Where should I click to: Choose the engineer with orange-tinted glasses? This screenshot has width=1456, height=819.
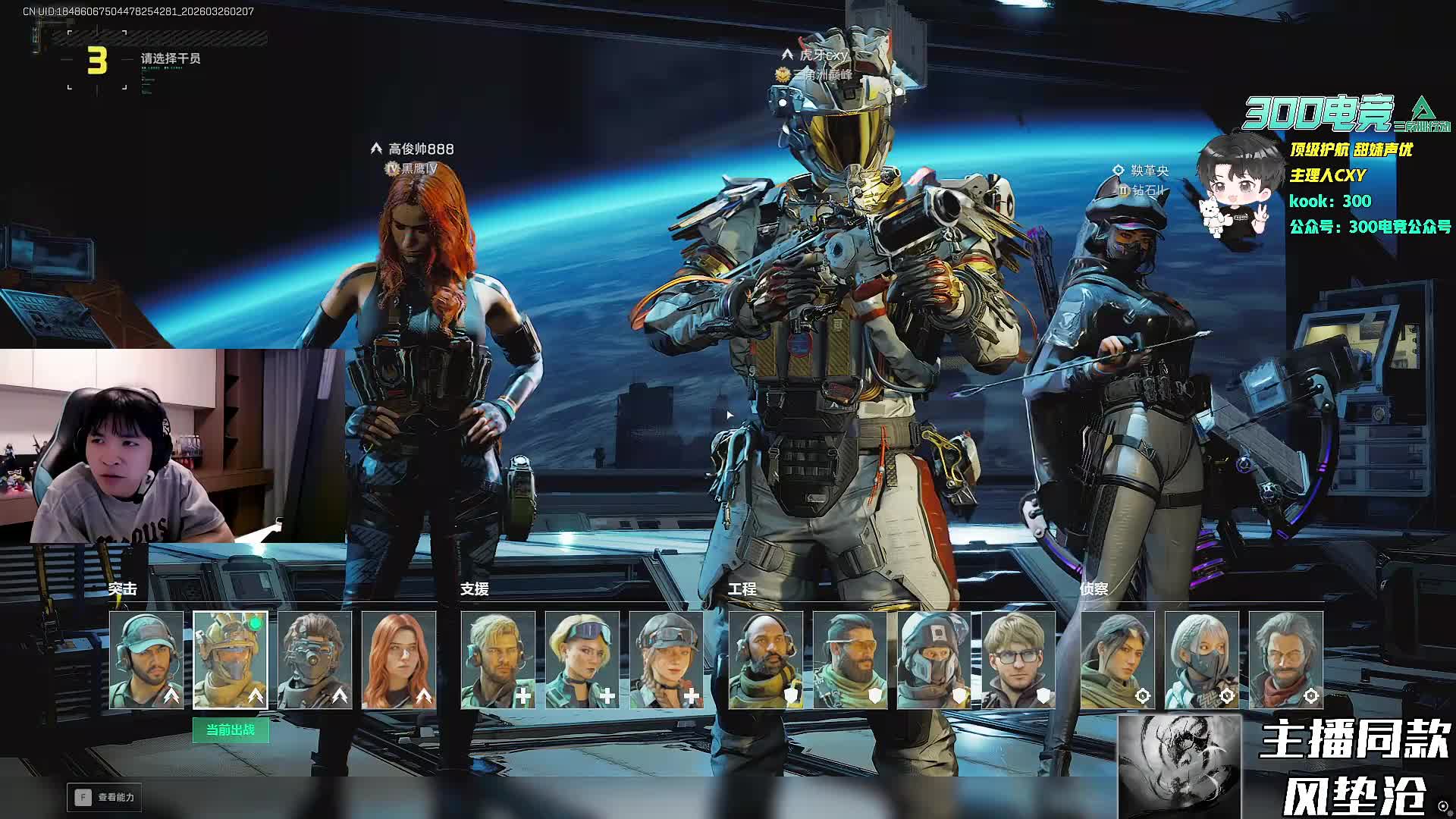[850, 660]
